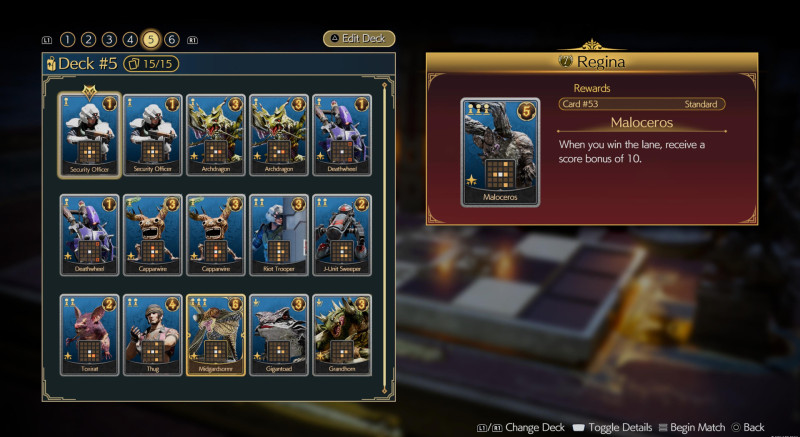Select the Grandhorn card
Screen dimensions: 800x437
coord(342,334)
